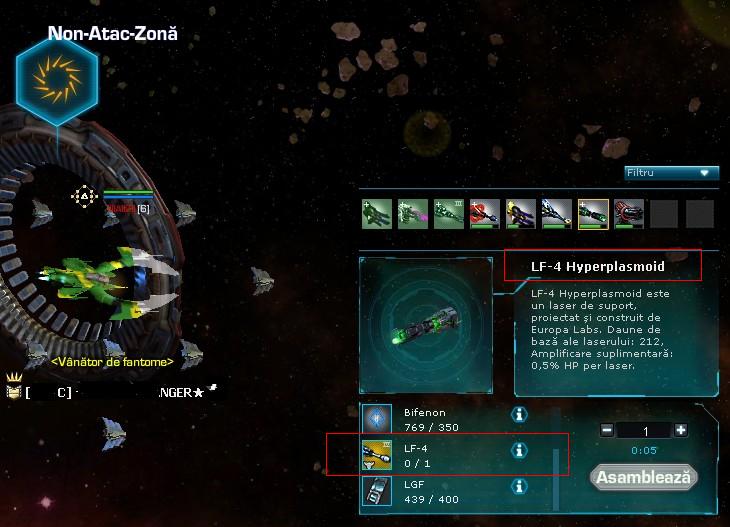Choose the red-clawed laser recipe icon
This screenshot has width=730, height=527.
(485, 214)
